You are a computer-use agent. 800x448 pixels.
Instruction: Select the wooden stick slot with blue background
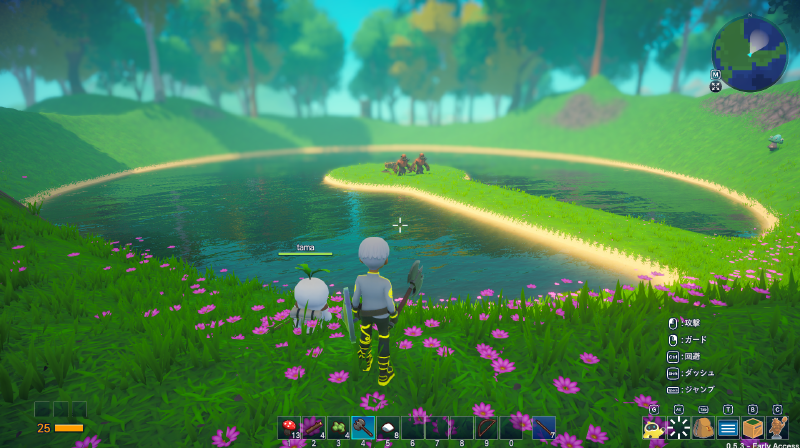click(x=543, y=427)
